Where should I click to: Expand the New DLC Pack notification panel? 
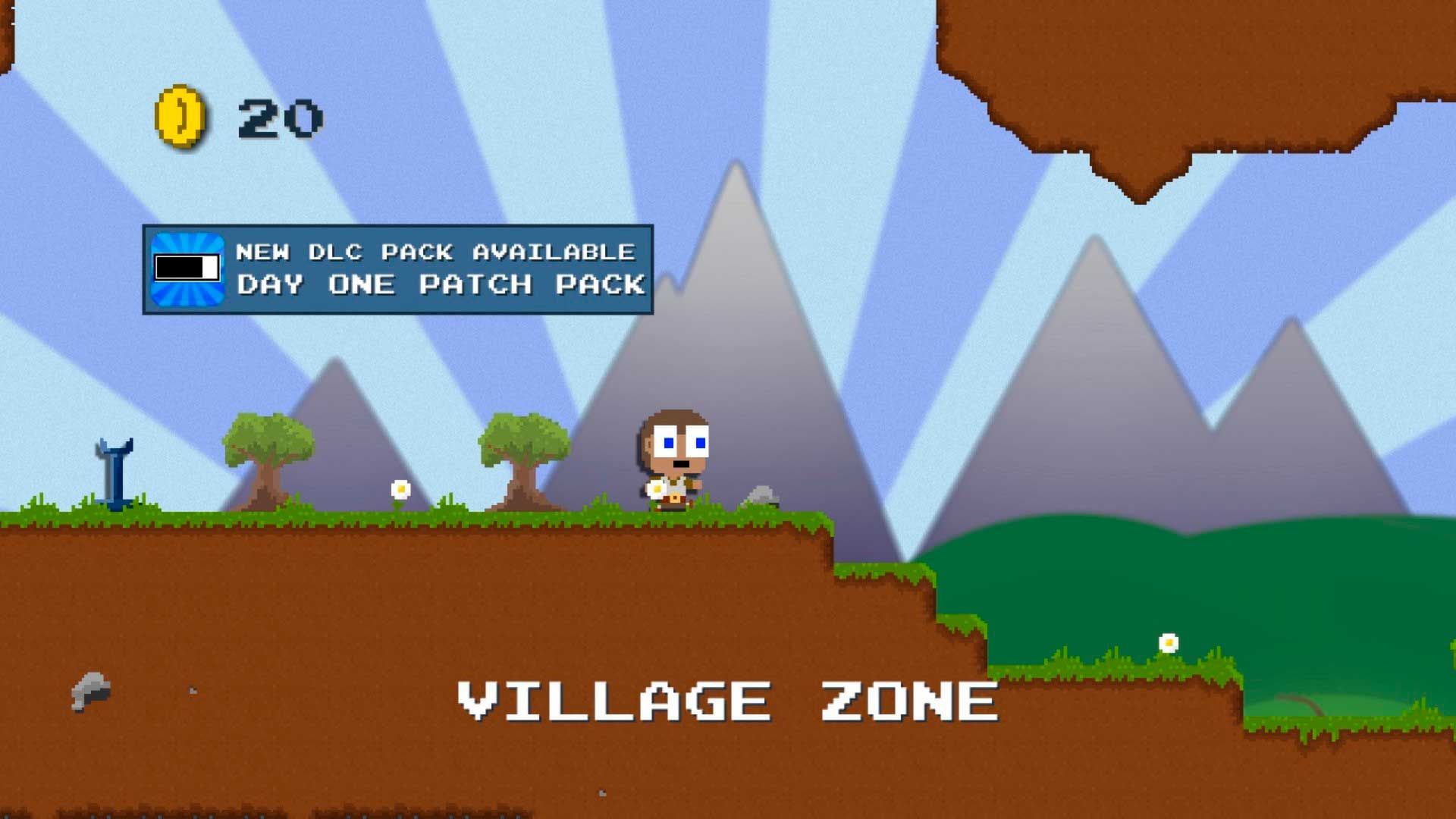pyautogui.click(x=398, y=269)
